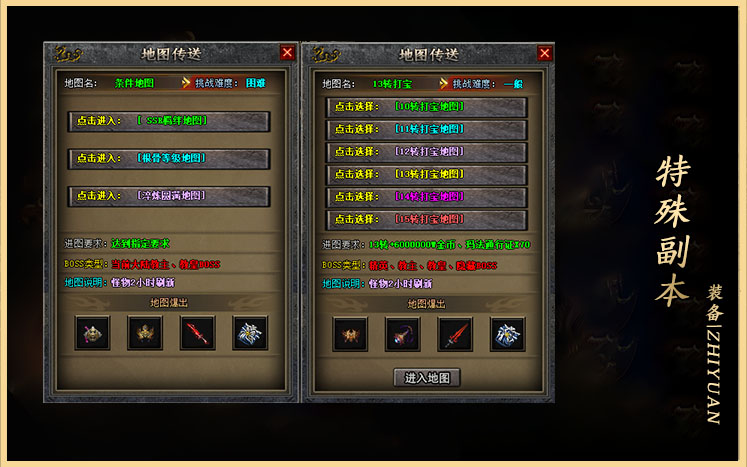Screen dimensions: 747x467
Task: Select the 10转打宝地图 row
Action: [x=426, y=106]
